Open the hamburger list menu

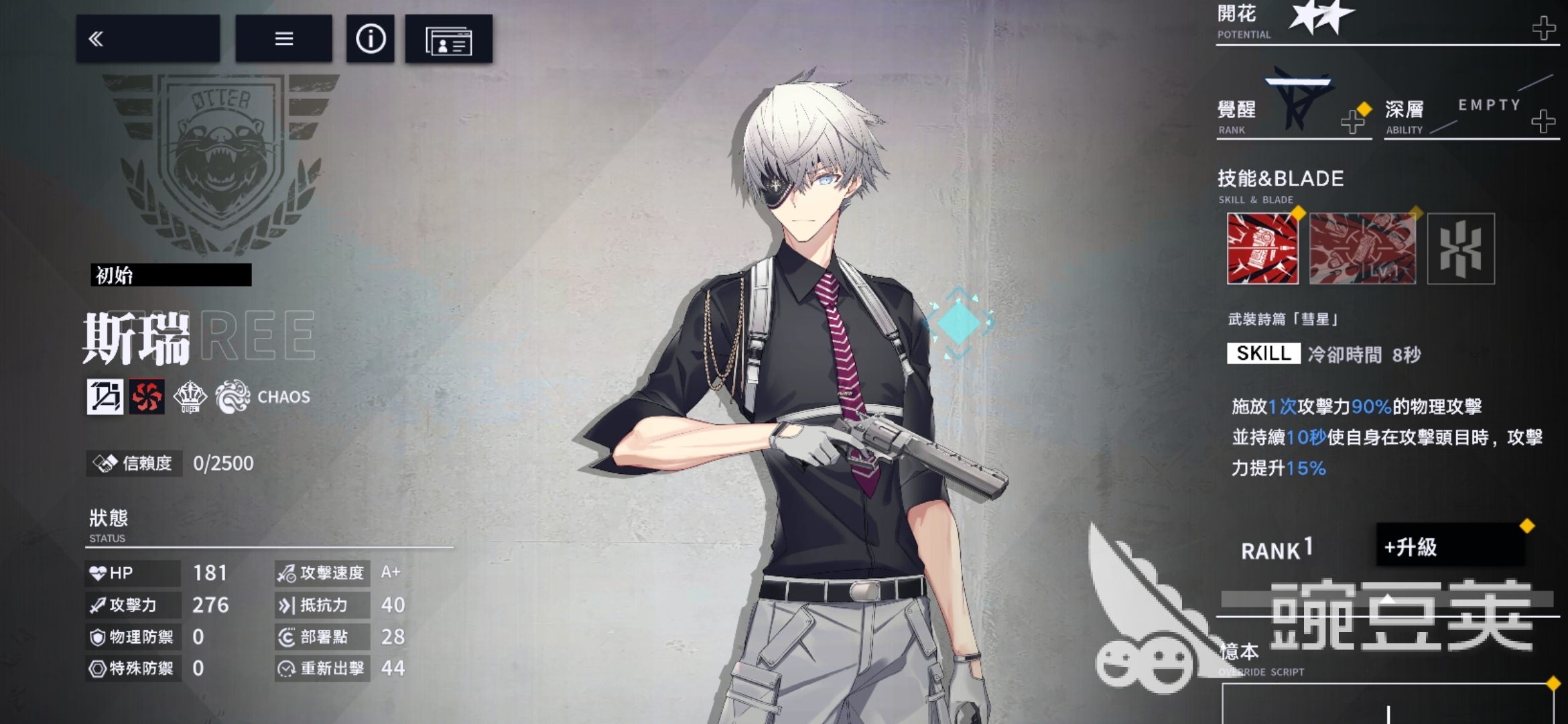tap(283, 39)
